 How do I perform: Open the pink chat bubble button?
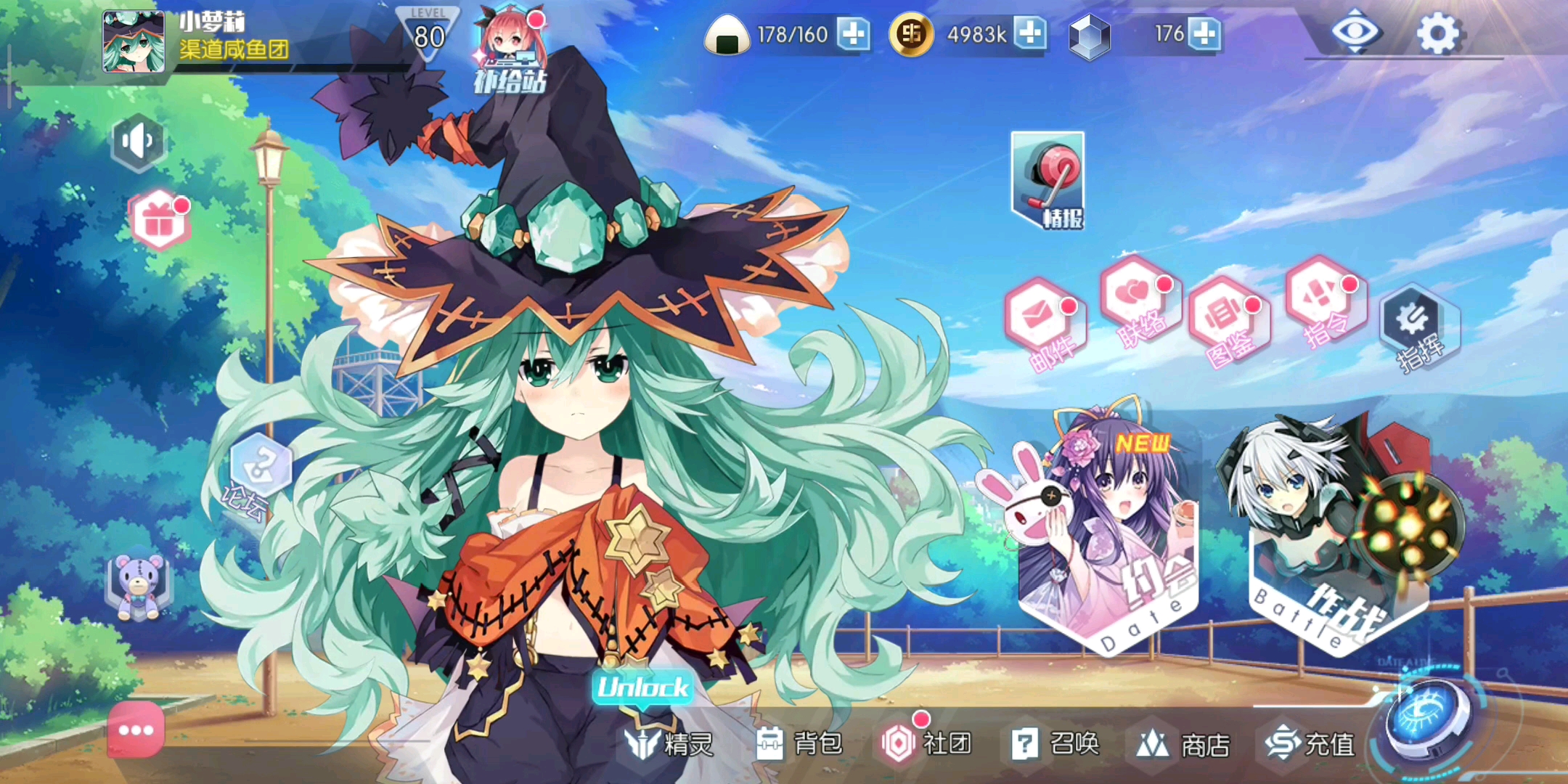tap(136, 730)
